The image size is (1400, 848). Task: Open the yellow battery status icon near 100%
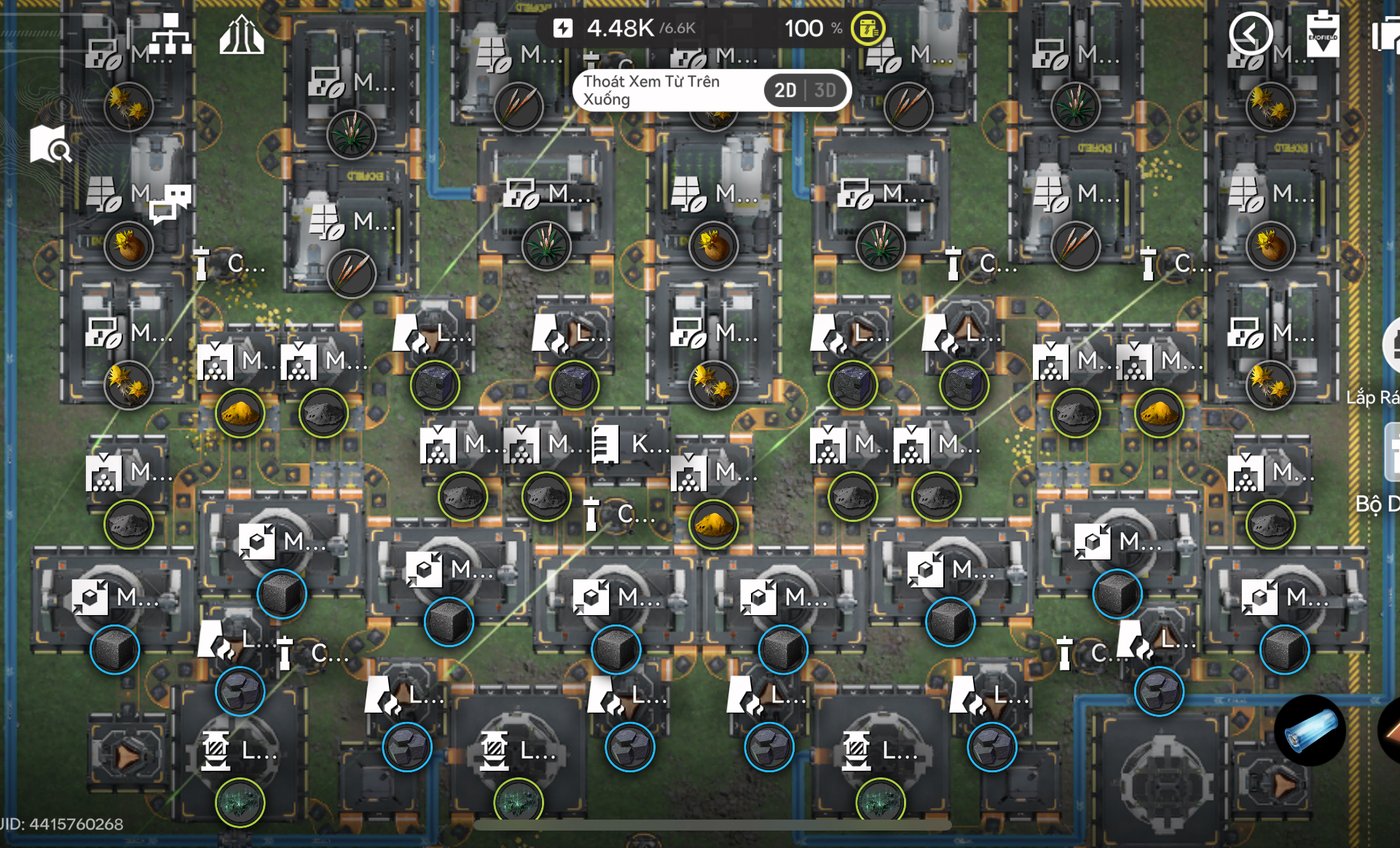coord(869,27)
